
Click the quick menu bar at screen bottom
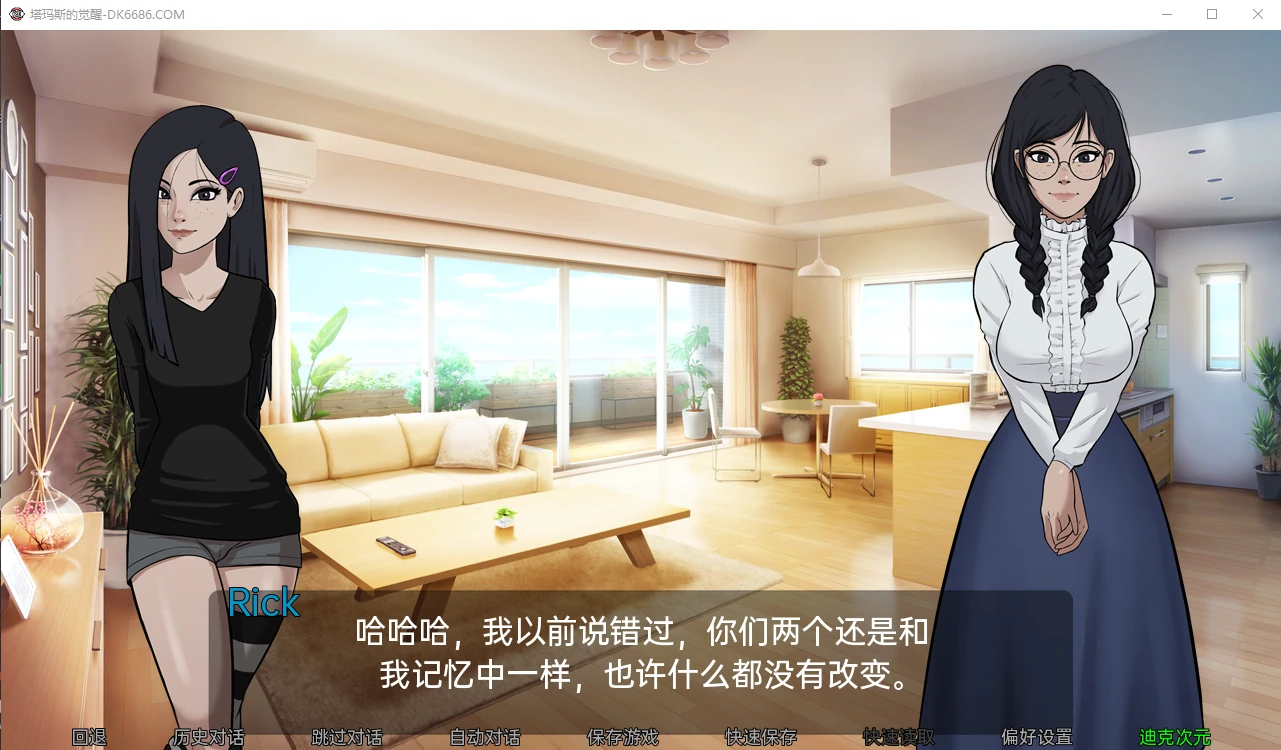640,738
